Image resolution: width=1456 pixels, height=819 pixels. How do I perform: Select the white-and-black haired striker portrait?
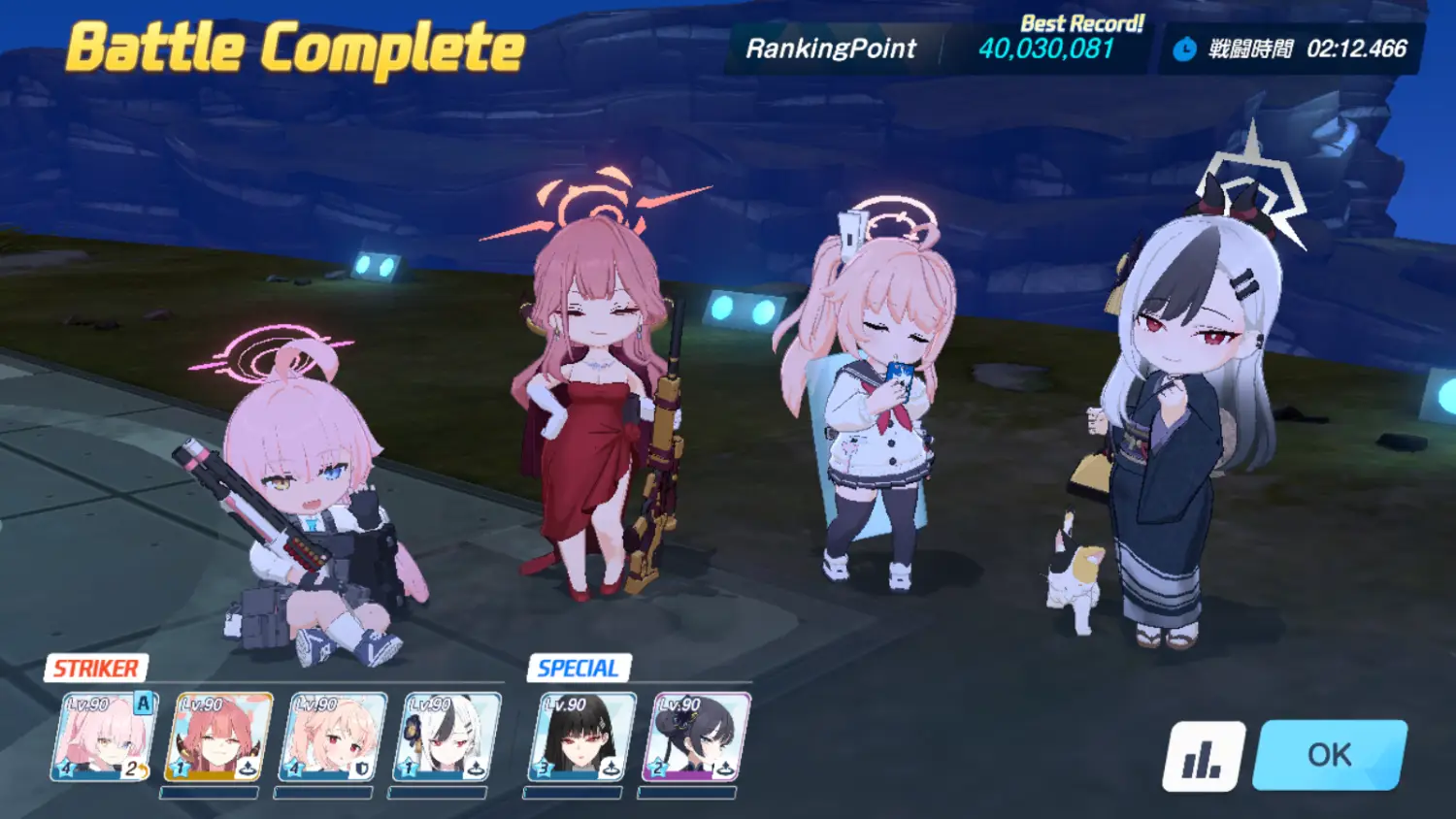pyautogui.click(x=447, y=737)
